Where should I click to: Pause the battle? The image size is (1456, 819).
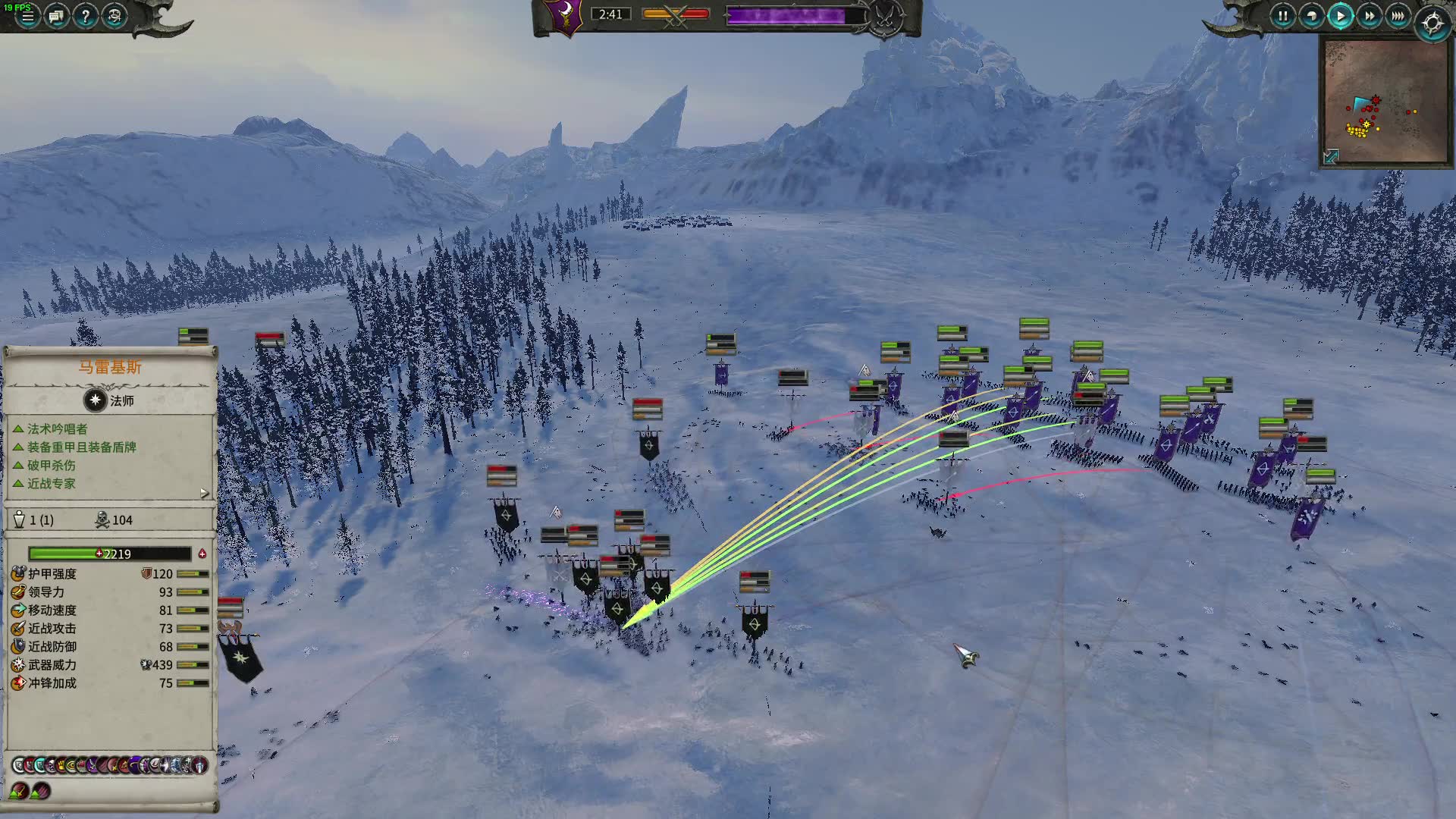click(1282, 16)
